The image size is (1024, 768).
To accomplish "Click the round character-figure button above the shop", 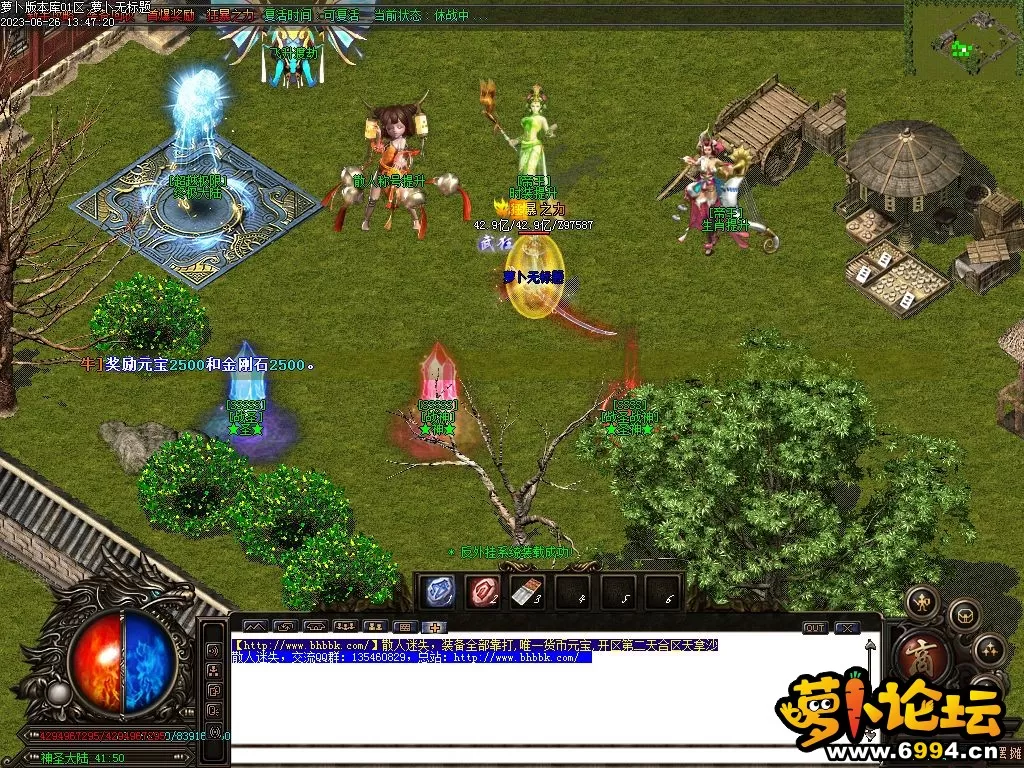I will pos(921,602).
